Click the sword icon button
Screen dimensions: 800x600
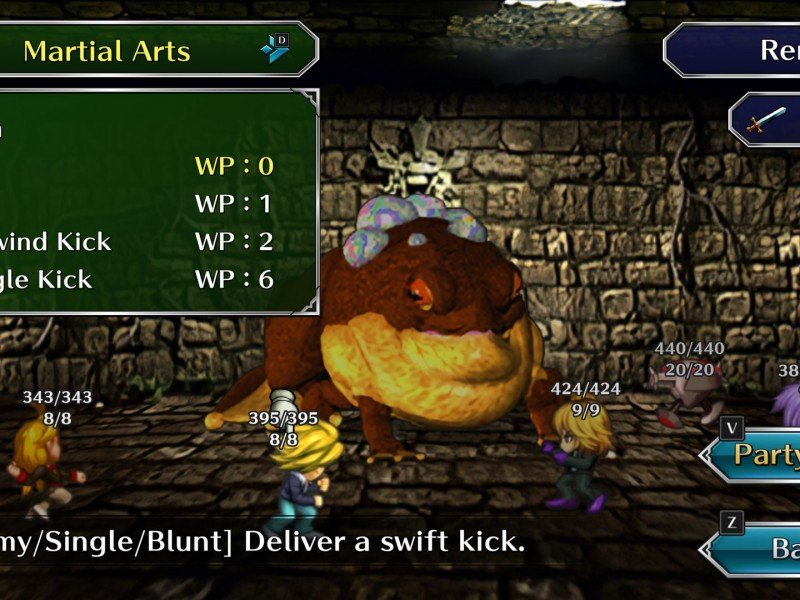coord(768,121)
